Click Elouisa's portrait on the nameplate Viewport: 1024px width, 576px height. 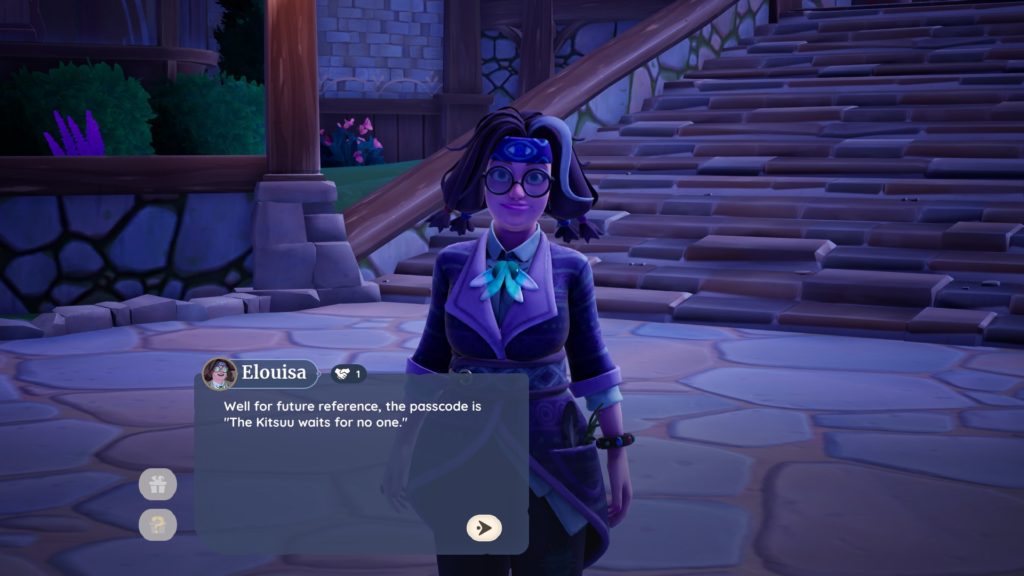(x=219, y=374)
